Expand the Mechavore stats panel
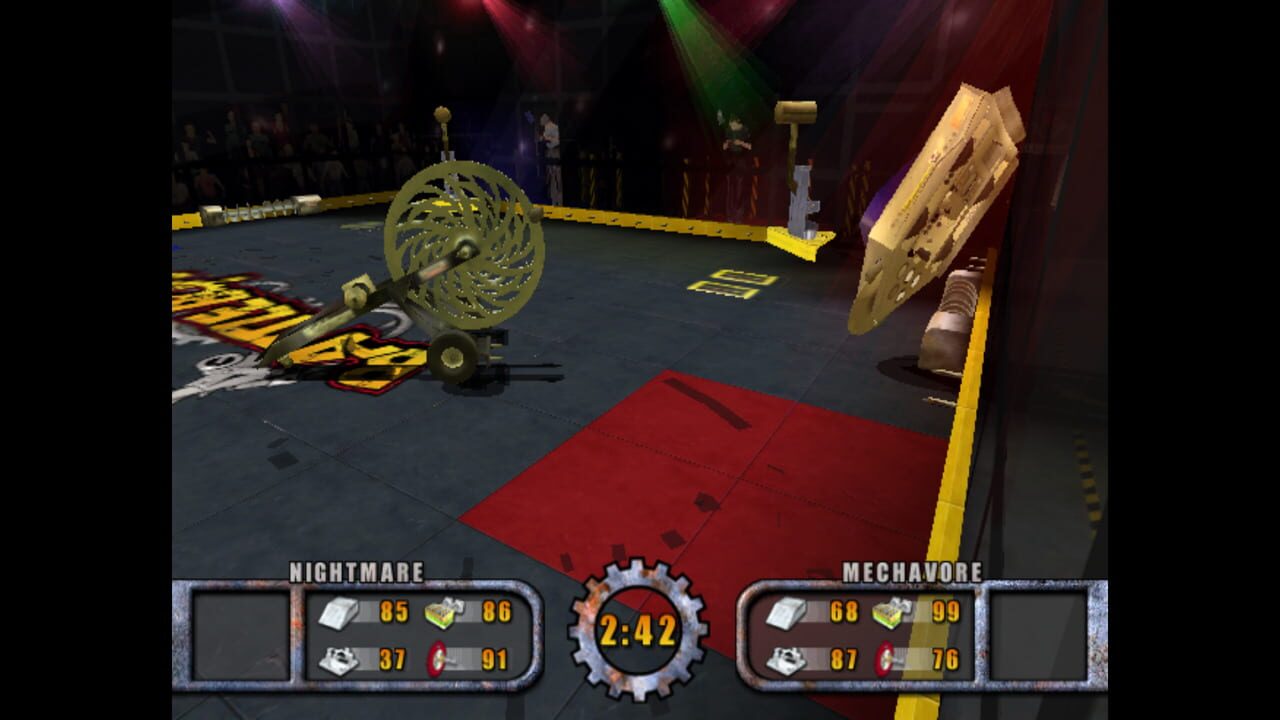 click(x=860, y=635)
